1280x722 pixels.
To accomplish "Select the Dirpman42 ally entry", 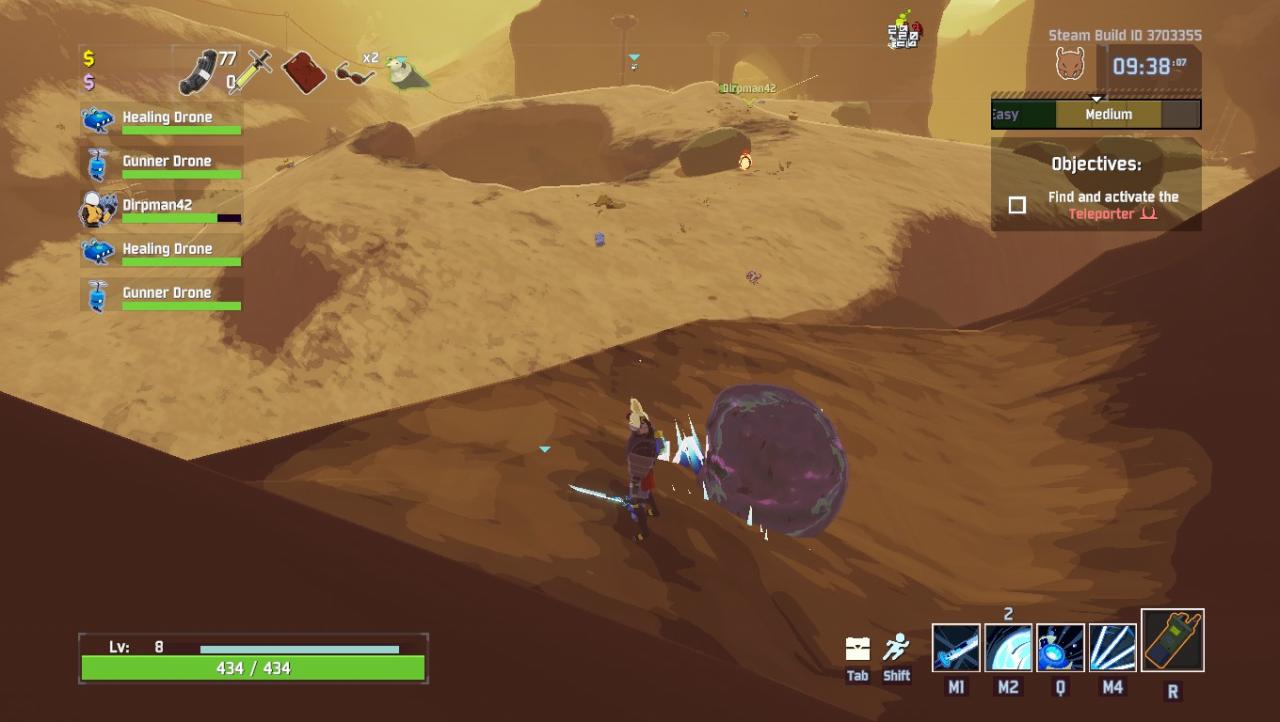I will 160,210.
